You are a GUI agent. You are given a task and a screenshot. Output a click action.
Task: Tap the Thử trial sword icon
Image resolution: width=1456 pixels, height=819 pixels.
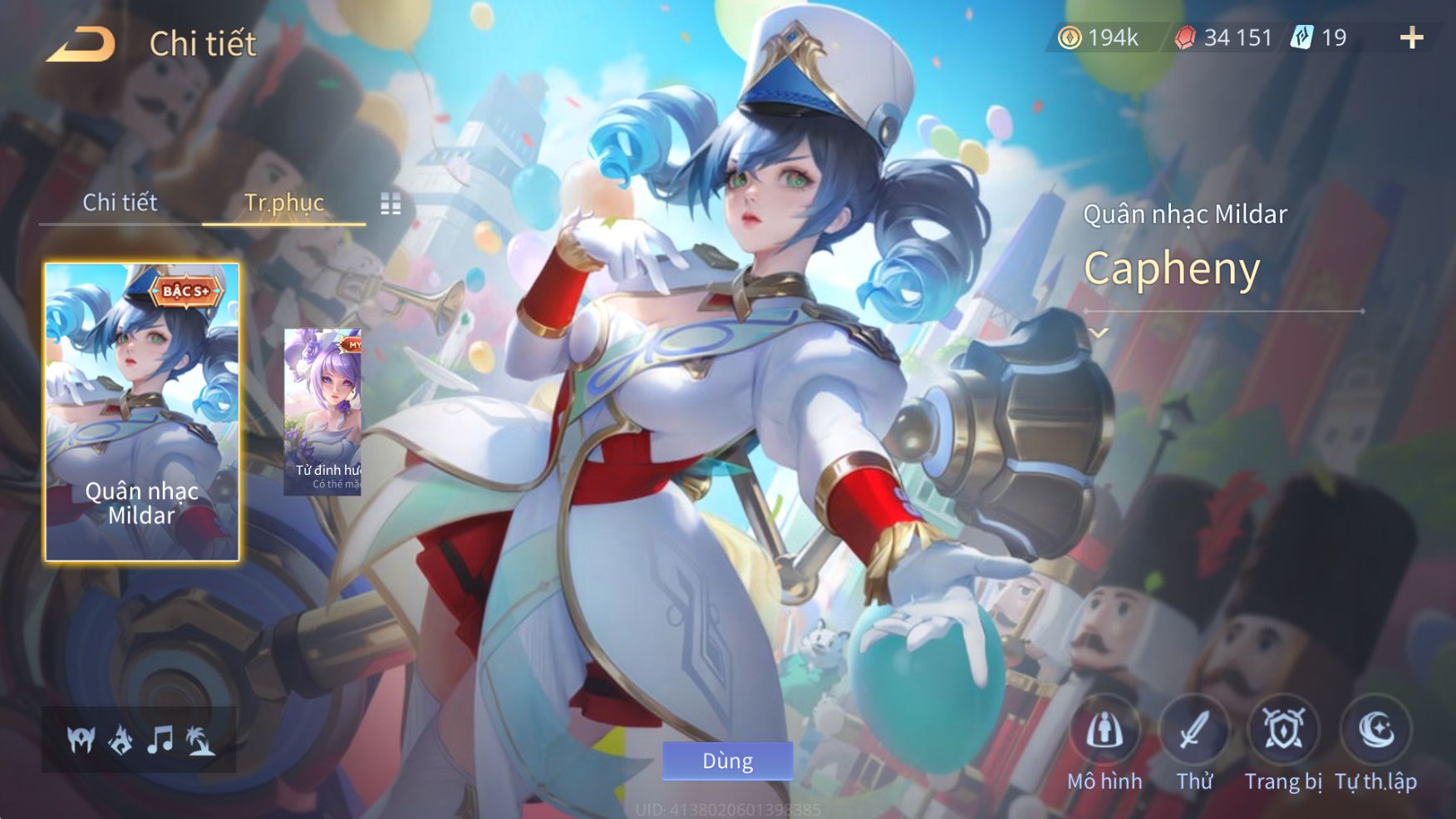click(x=1194, y=732)
